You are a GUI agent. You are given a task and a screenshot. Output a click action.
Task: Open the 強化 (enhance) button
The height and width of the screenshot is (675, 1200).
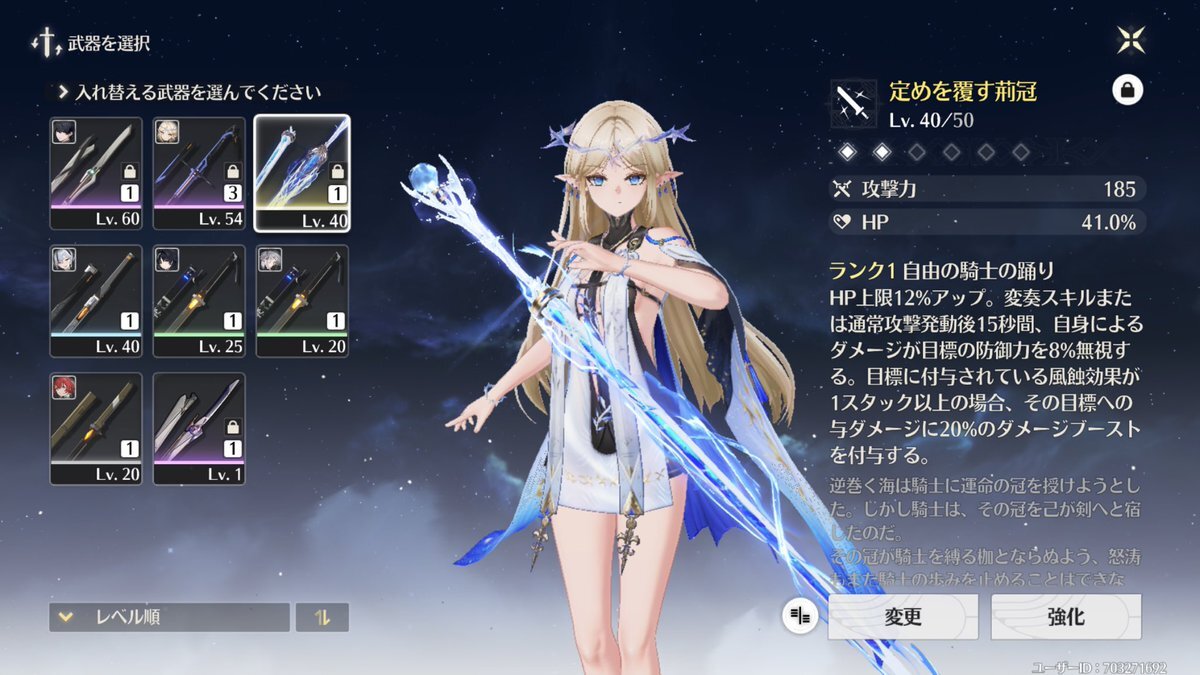tap(1065, 617)
